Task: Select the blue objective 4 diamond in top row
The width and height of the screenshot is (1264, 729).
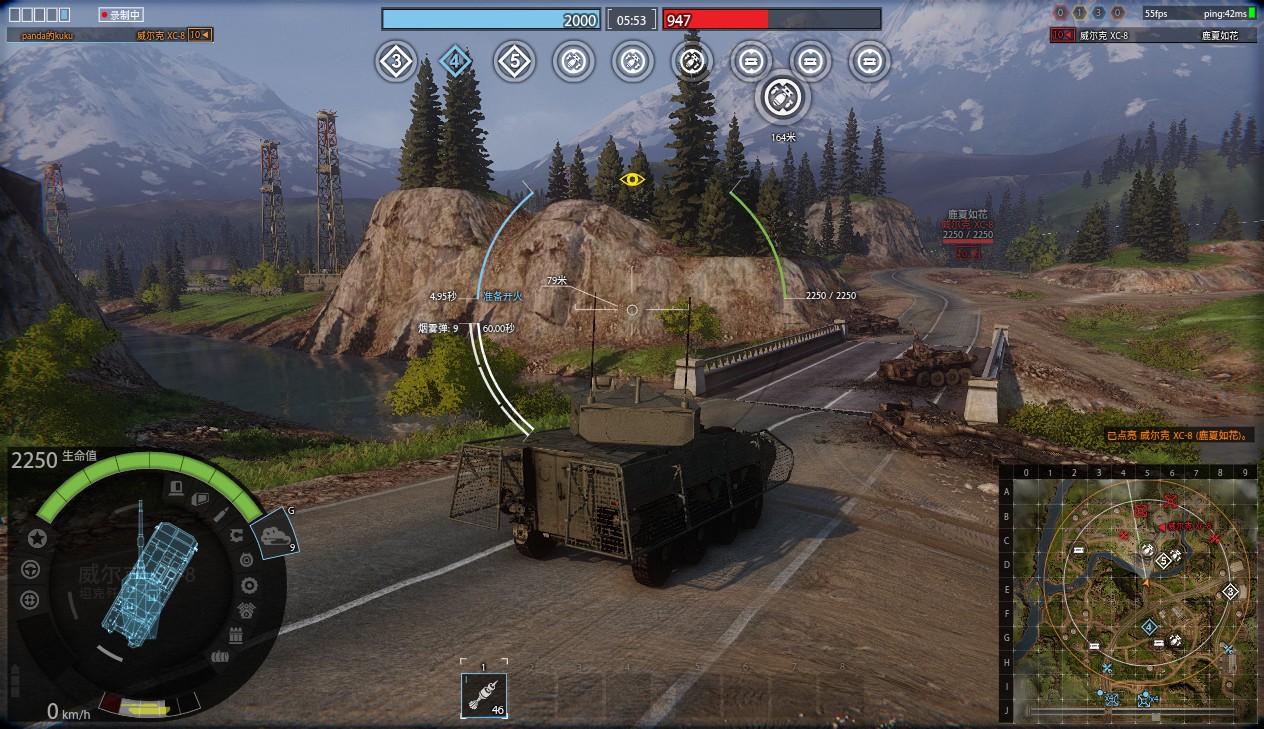Action: tap(455, 62)
